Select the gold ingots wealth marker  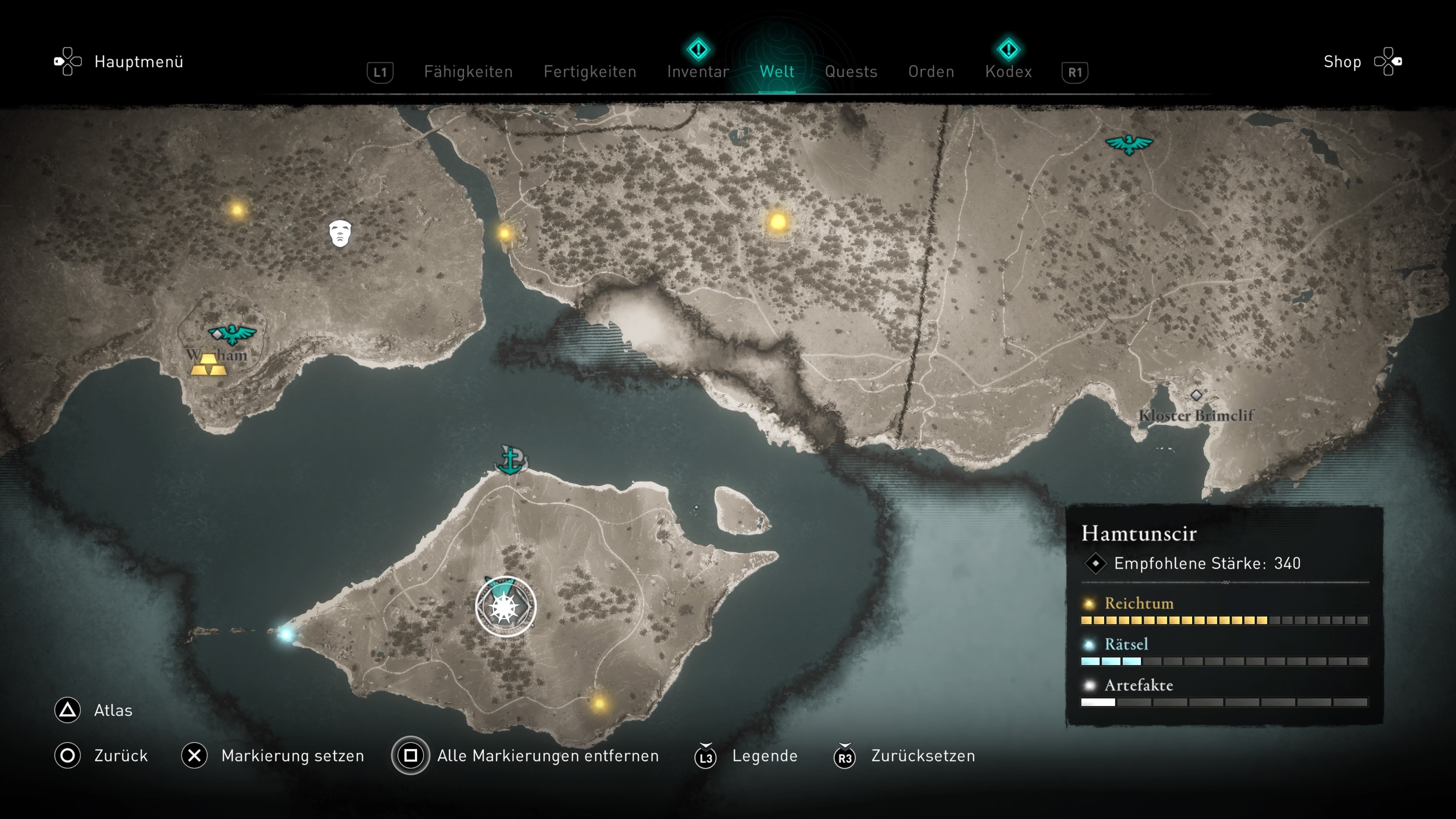pyautogui.click(x=209, y=365)
